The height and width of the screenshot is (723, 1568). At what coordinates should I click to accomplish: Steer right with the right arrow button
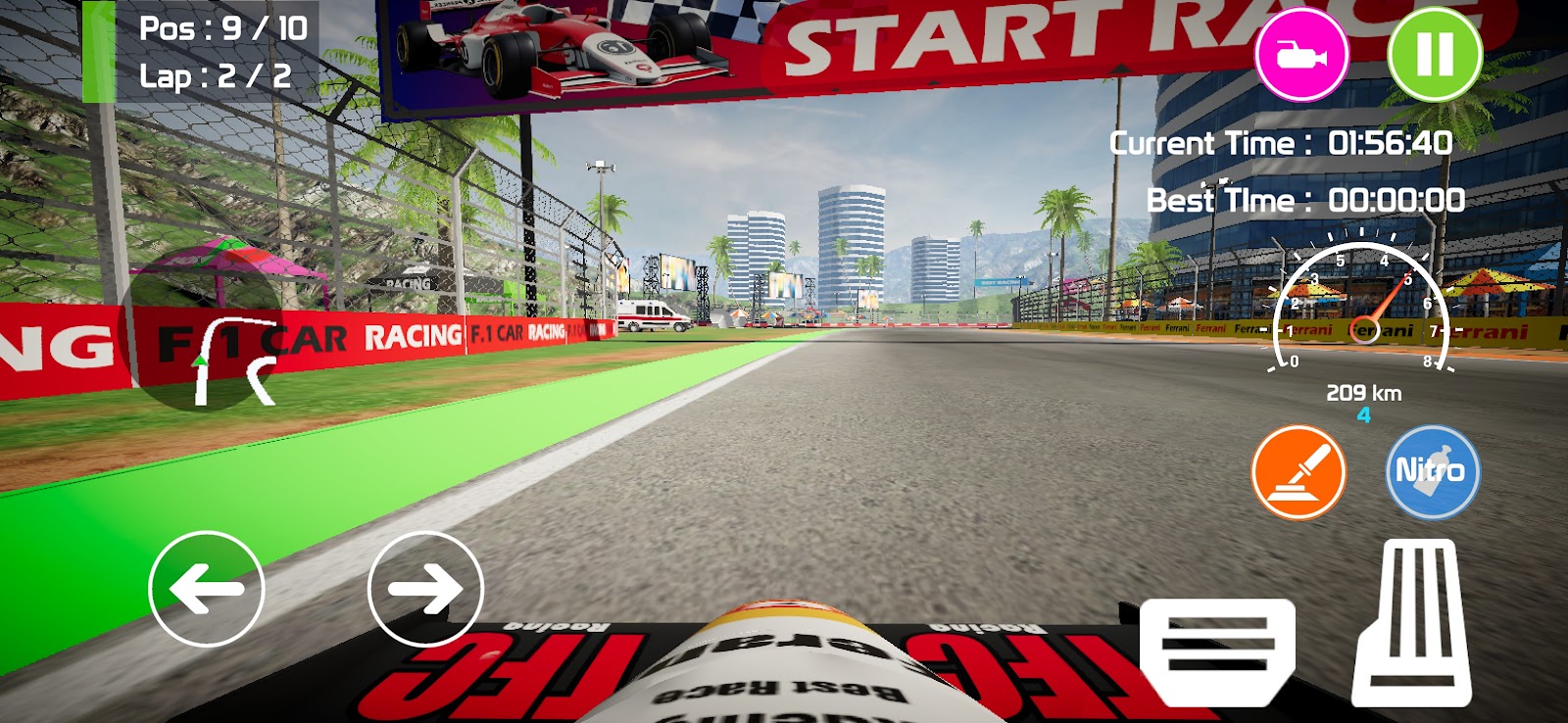425,589
